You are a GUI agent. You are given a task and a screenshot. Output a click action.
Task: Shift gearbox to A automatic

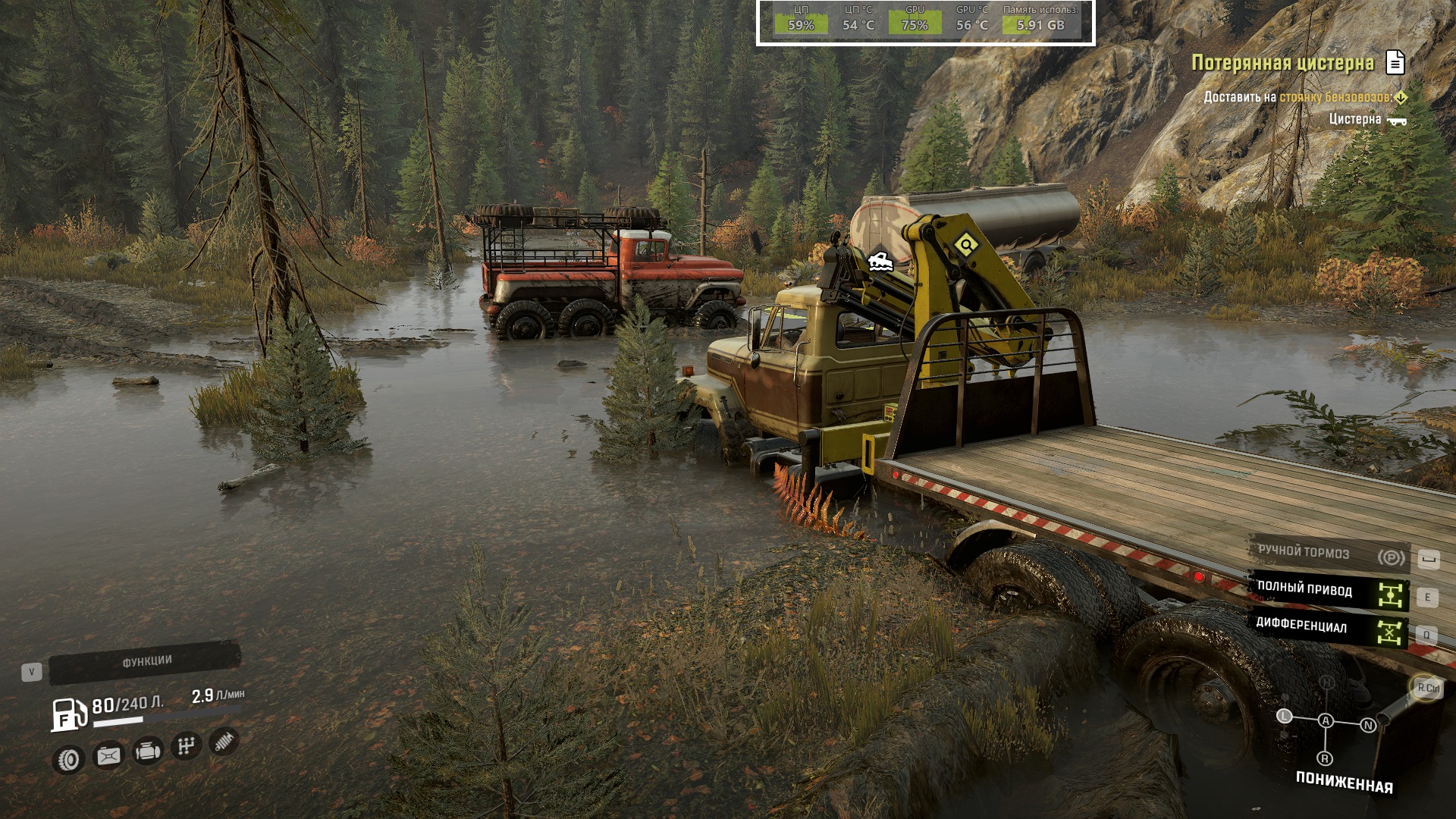1326,720
